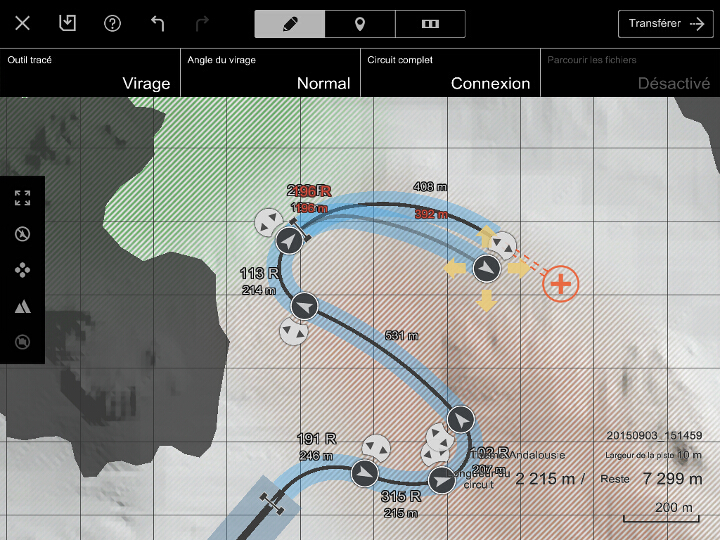Click the yellow left arrow beside the selected node
The width and height of the screenshot is (720, 540).
[455, 268]
